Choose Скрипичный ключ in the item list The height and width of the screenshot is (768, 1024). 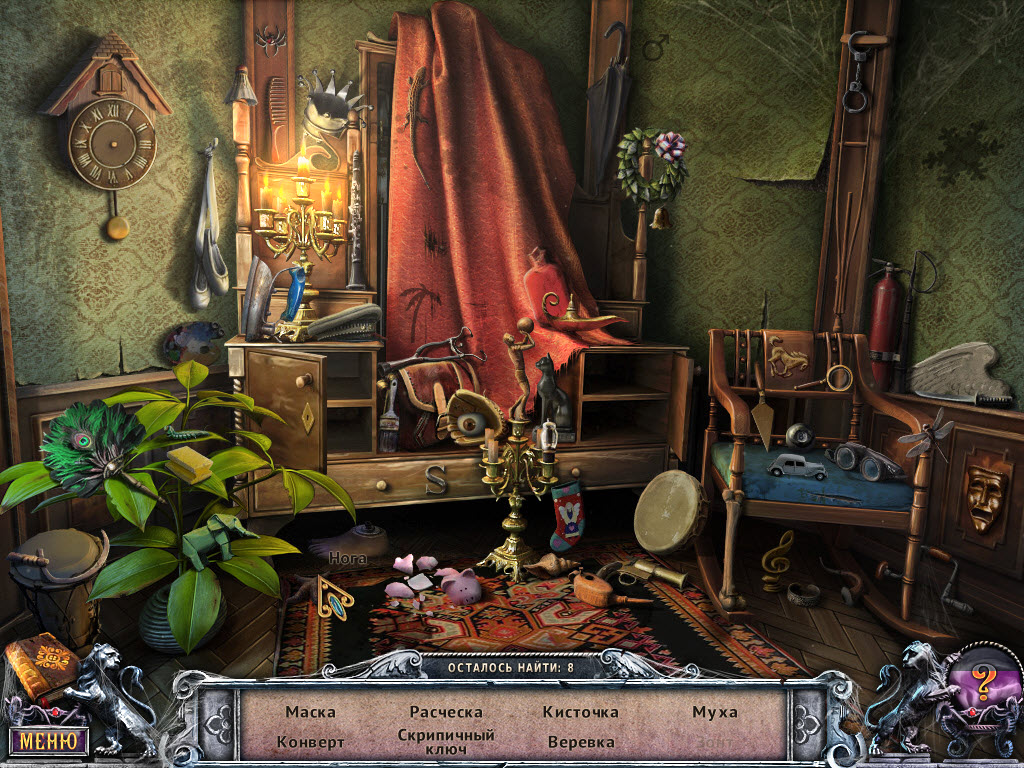(x=446, y=741)
